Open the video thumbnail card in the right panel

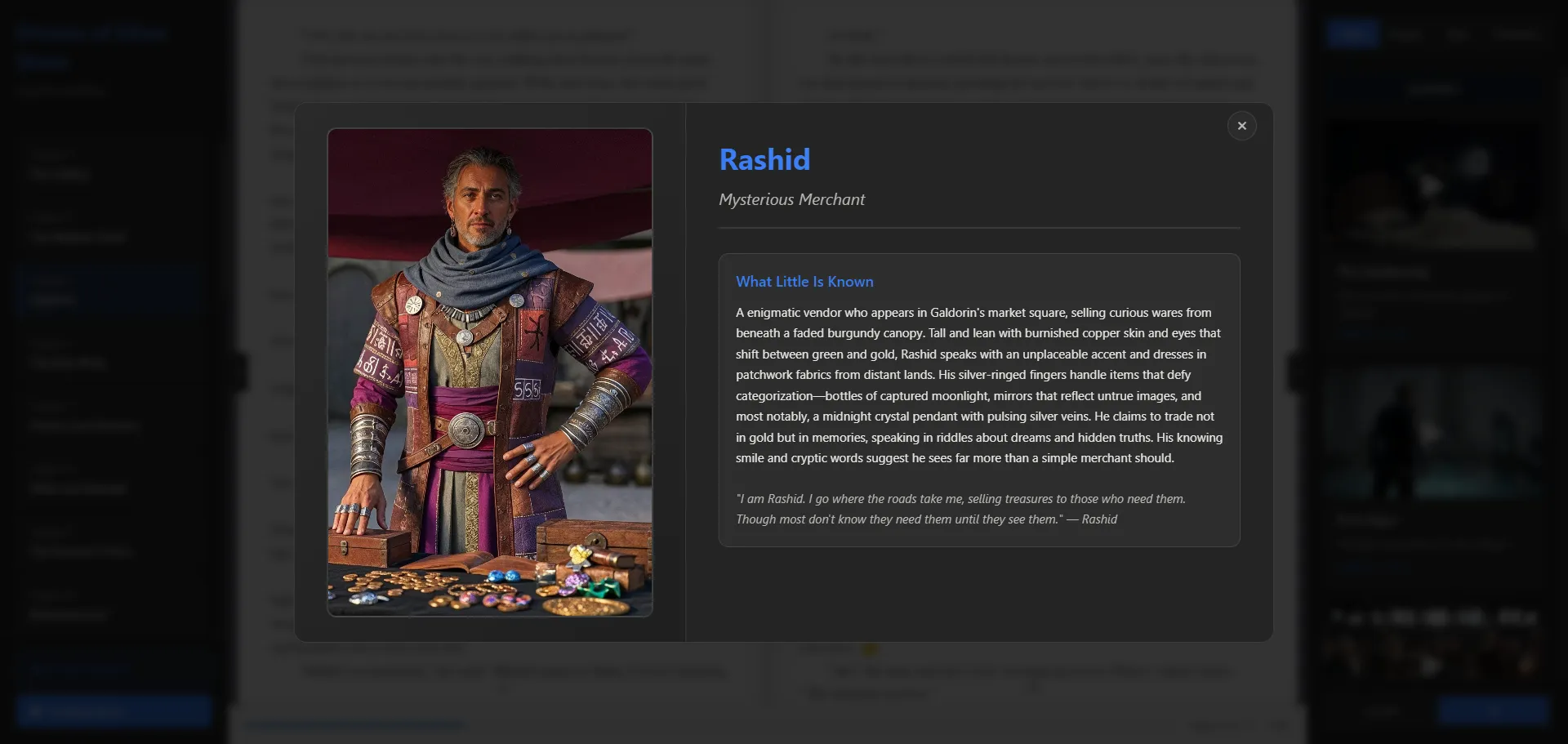click(1432, 186)
